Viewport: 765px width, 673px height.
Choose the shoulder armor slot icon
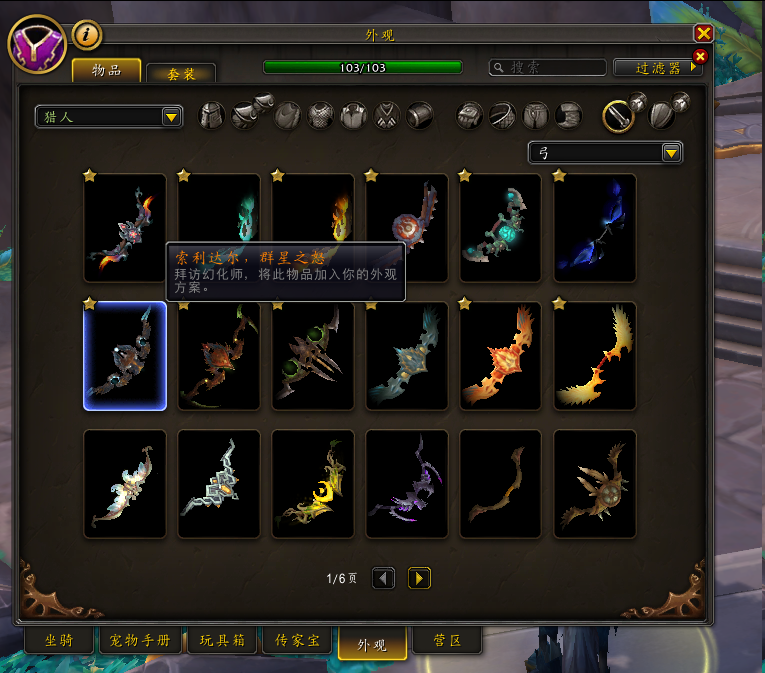(x=247, y=115)
